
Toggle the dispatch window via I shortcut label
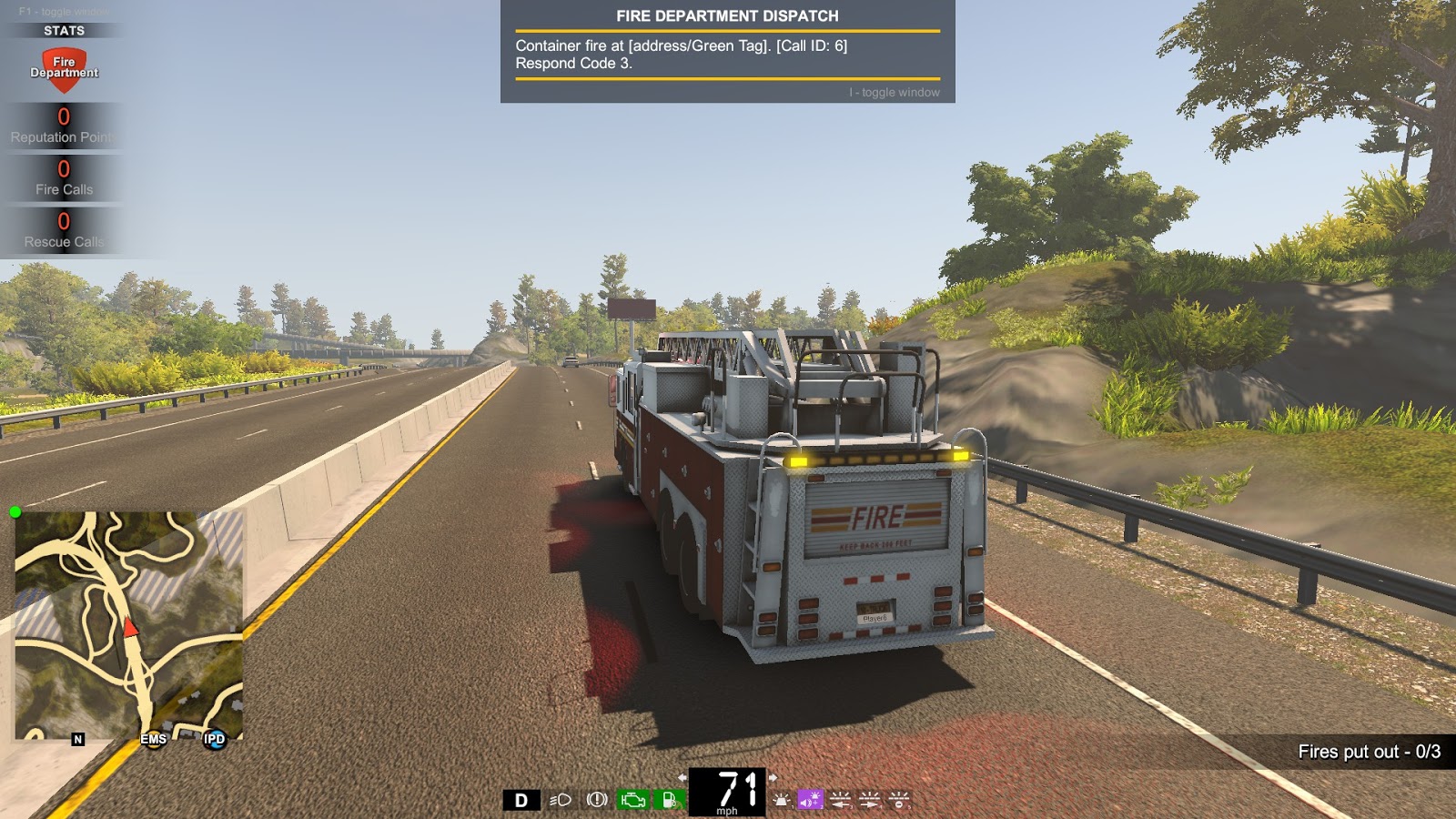click(893, 92)
